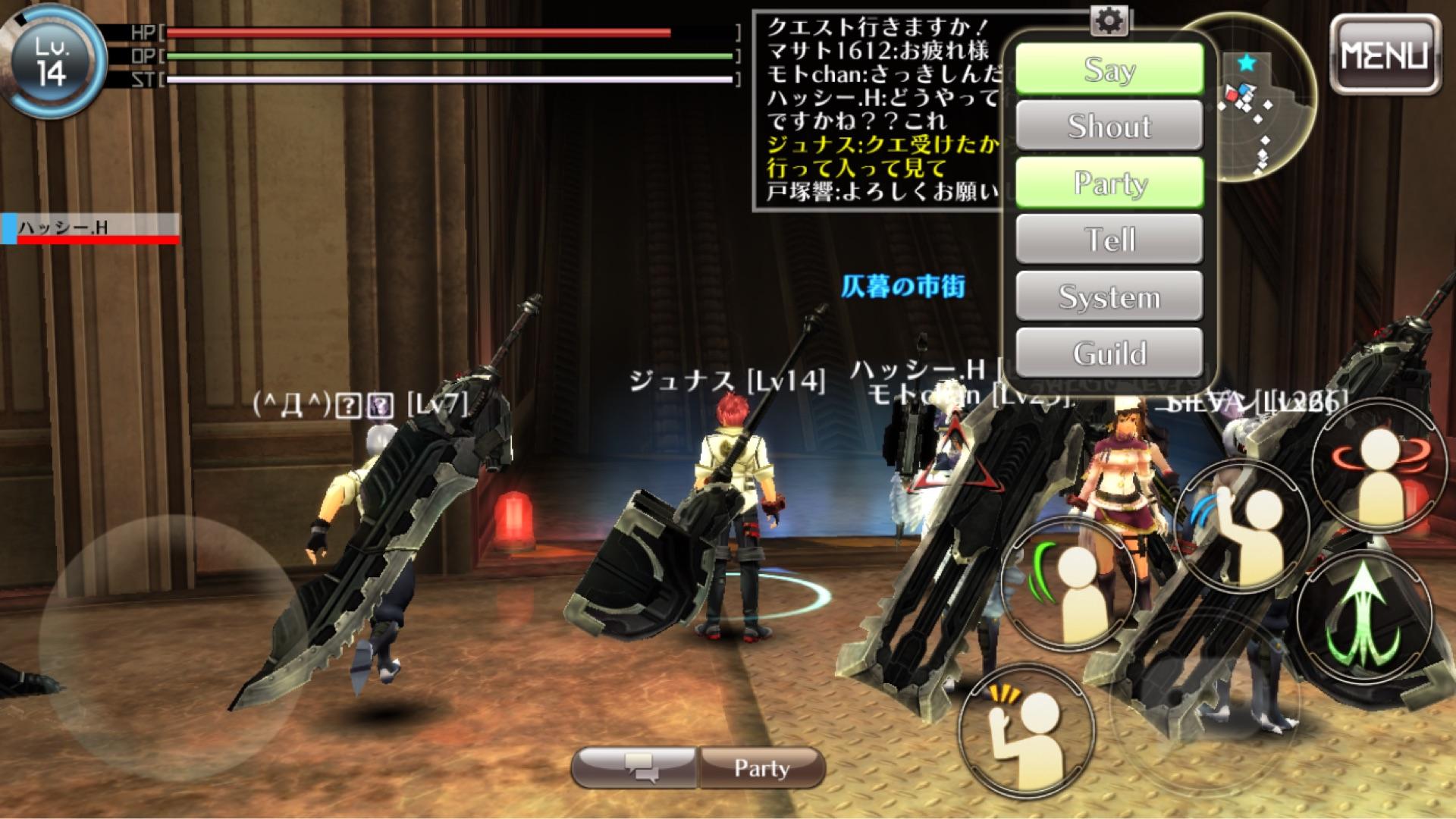Select party member ハッシー.H entry
The height and width of the screenshot is (819, 1456).
click(x=91, y=228)
